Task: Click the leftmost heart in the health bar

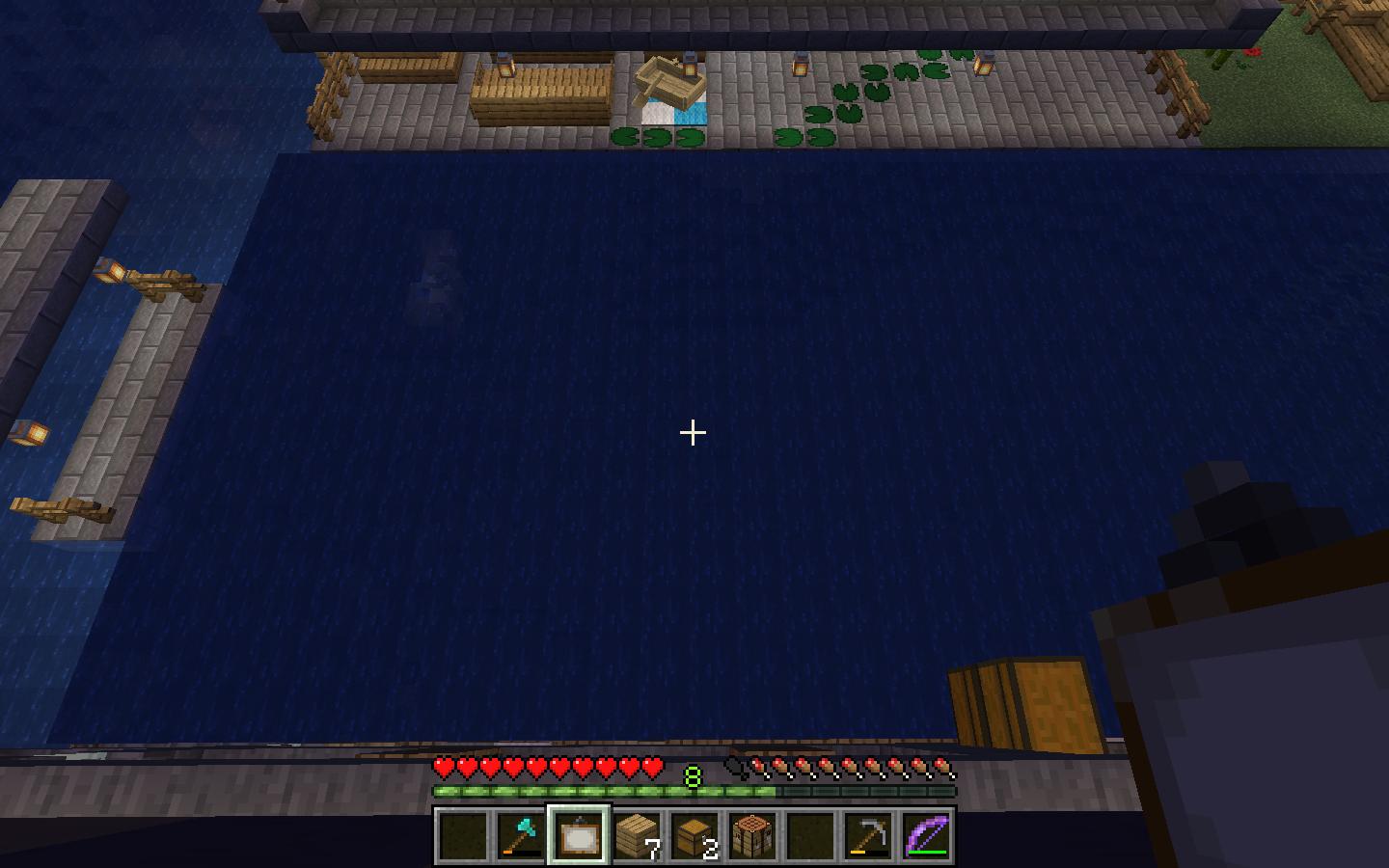Action: [x=446, y=769]
